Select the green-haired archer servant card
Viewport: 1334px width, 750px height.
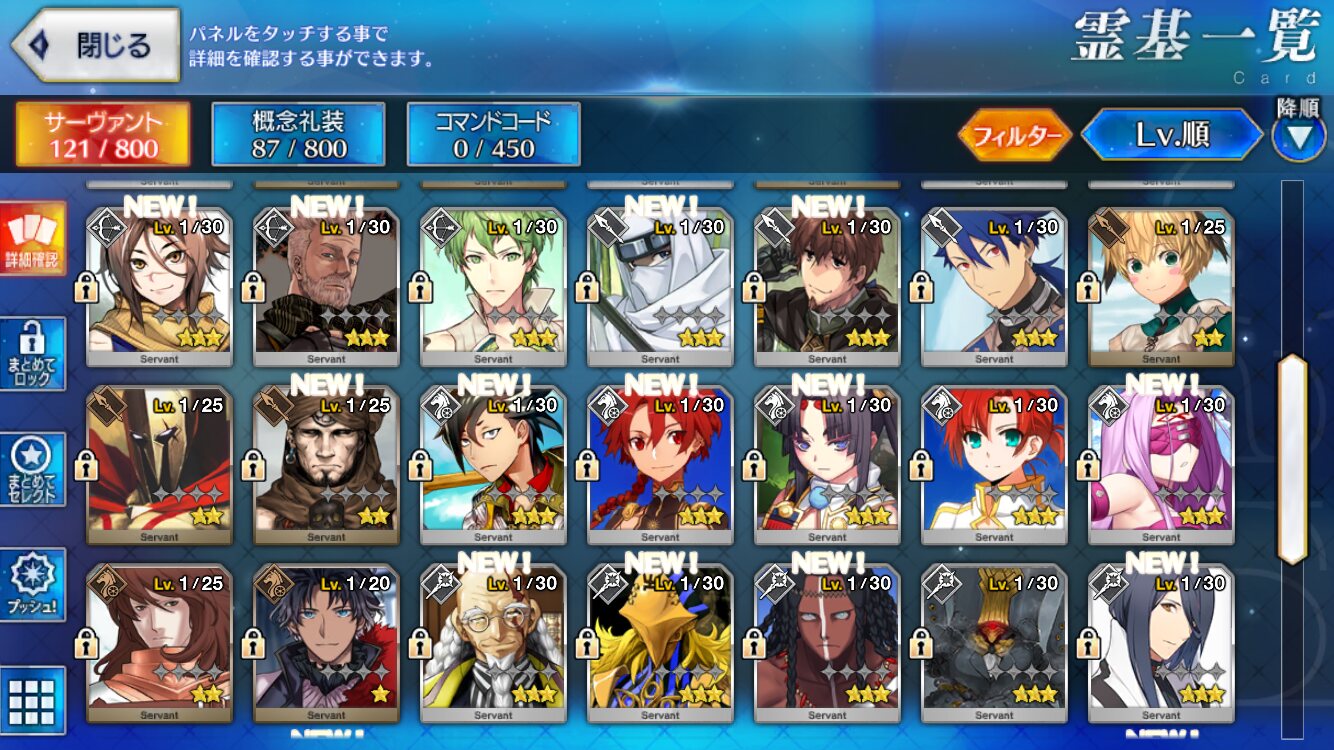(493, 287)
